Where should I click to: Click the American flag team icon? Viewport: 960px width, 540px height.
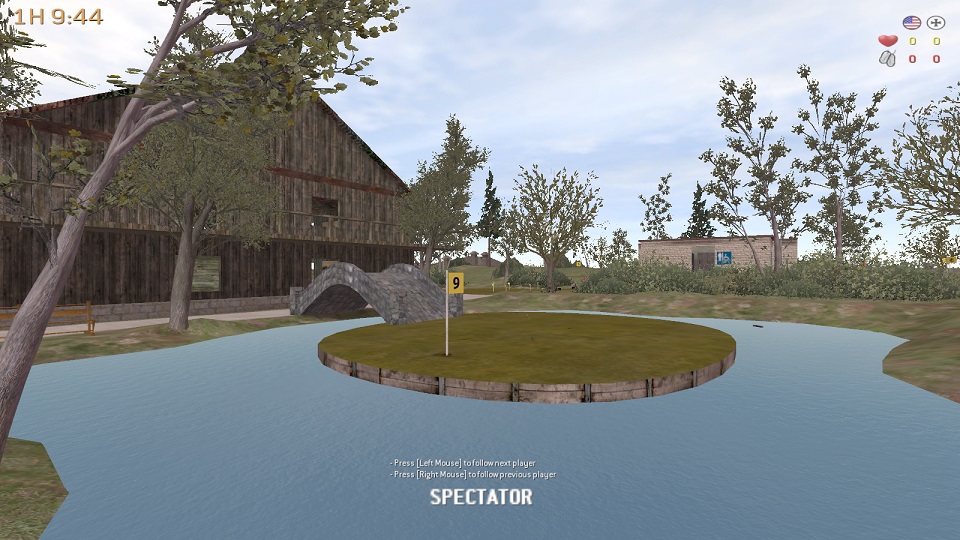point(911,22)
